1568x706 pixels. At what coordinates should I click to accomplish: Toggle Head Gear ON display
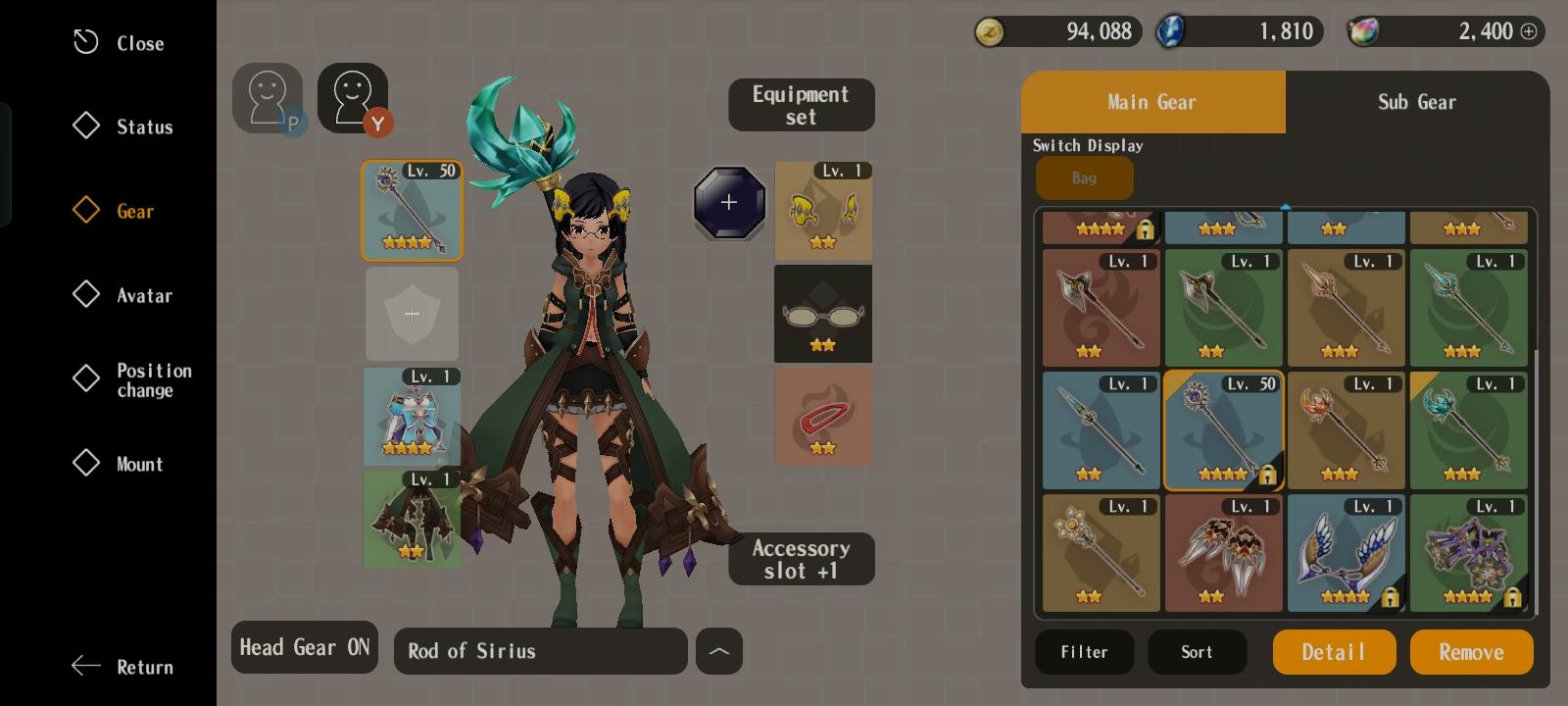(305, 647)
